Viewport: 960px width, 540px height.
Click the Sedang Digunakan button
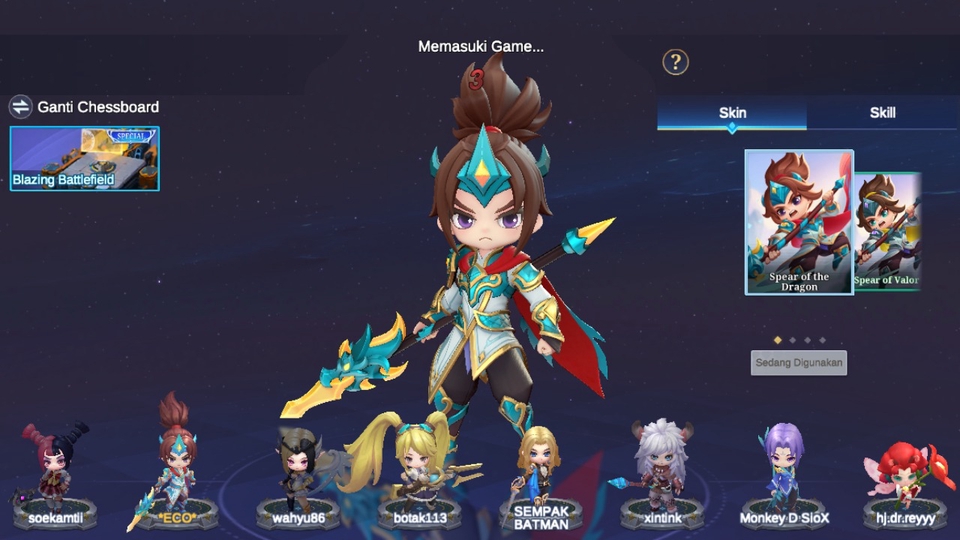798,362
